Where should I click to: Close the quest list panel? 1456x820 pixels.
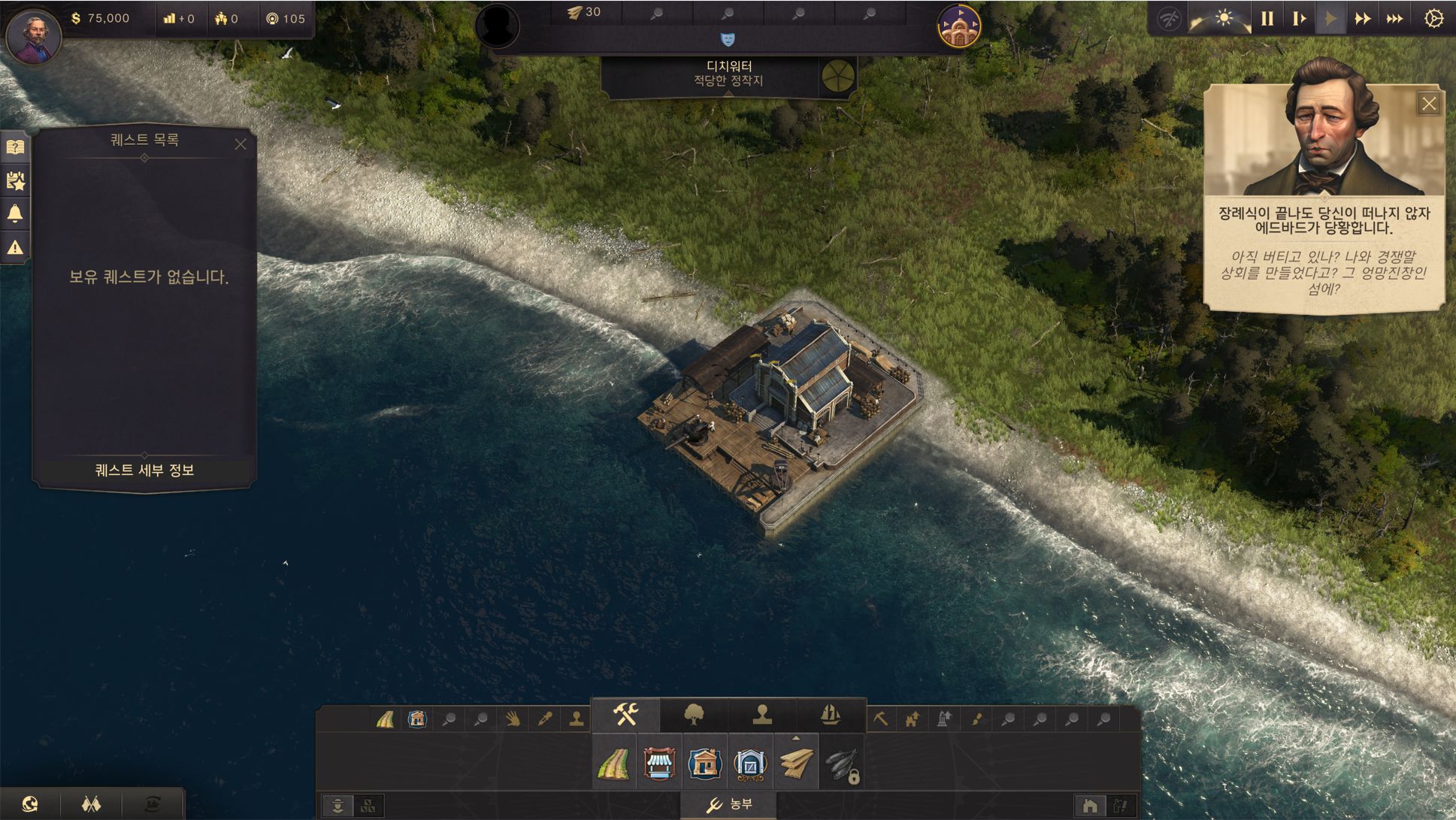coord(241,144)
